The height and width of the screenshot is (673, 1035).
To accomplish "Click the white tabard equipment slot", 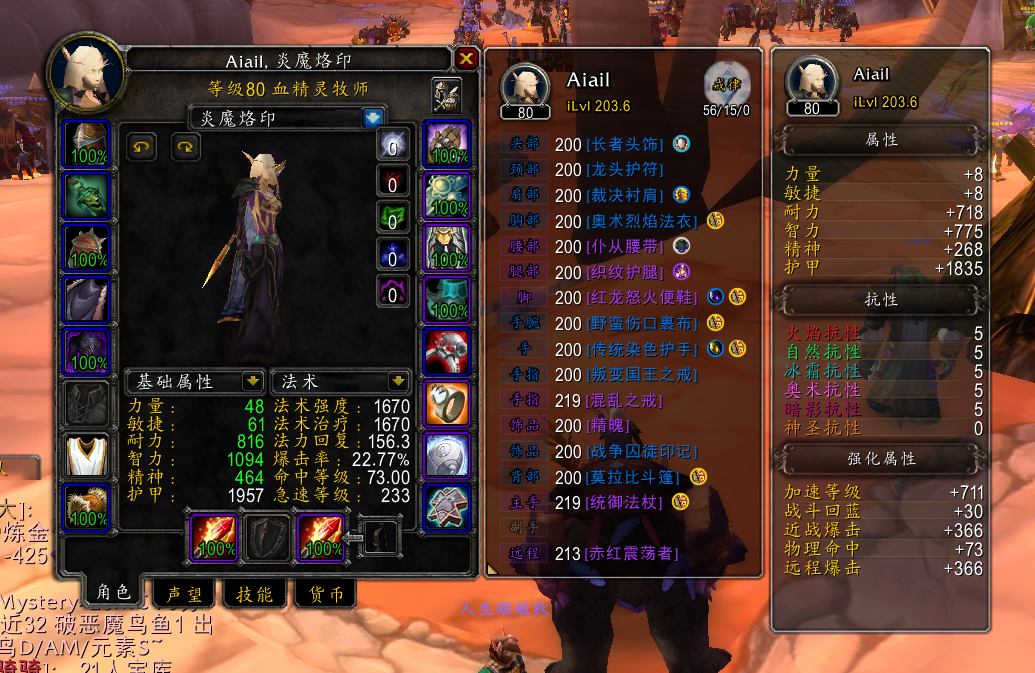I will tap(88, 455).
